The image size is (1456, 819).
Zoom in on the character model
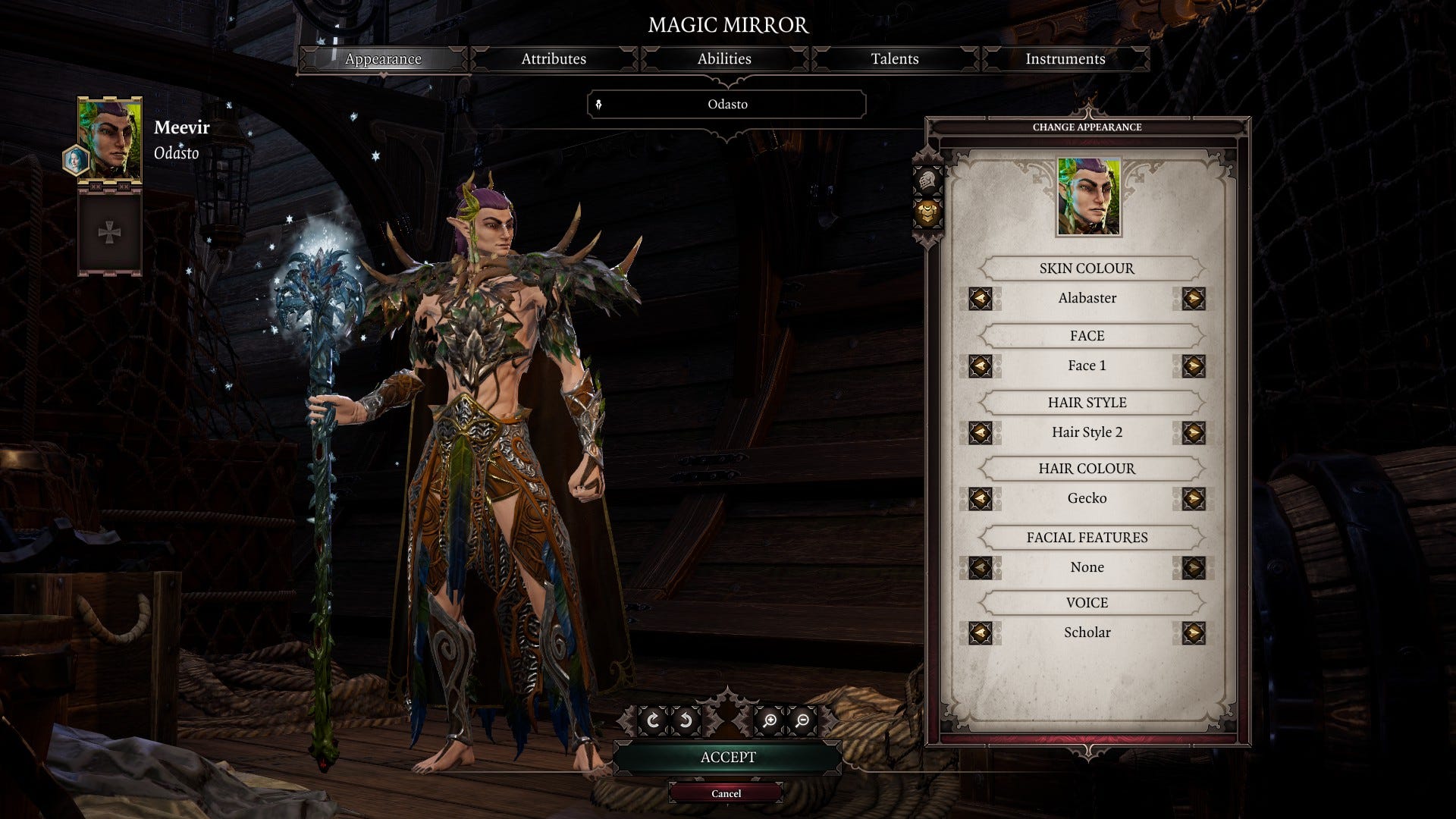point(769,720)
